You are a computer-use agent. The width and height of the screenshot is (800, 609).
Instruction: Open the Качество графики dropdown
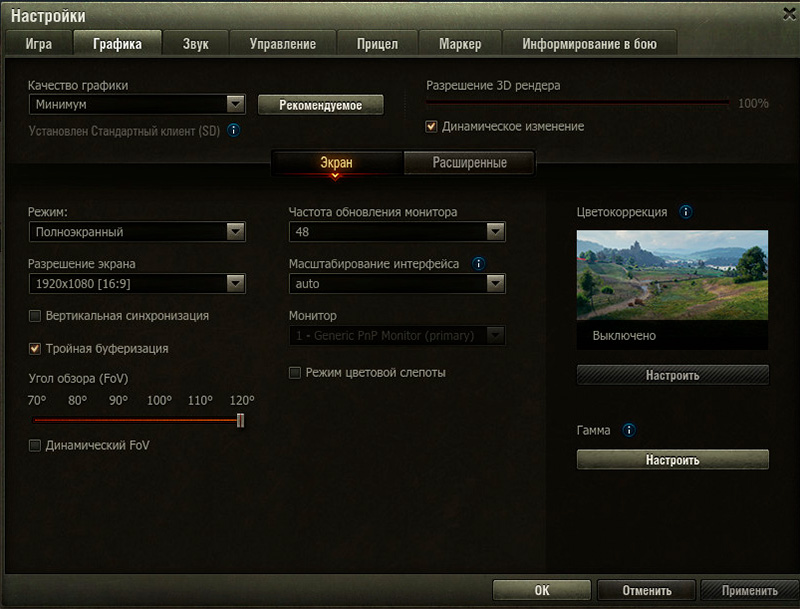click(x=137, y=104)
